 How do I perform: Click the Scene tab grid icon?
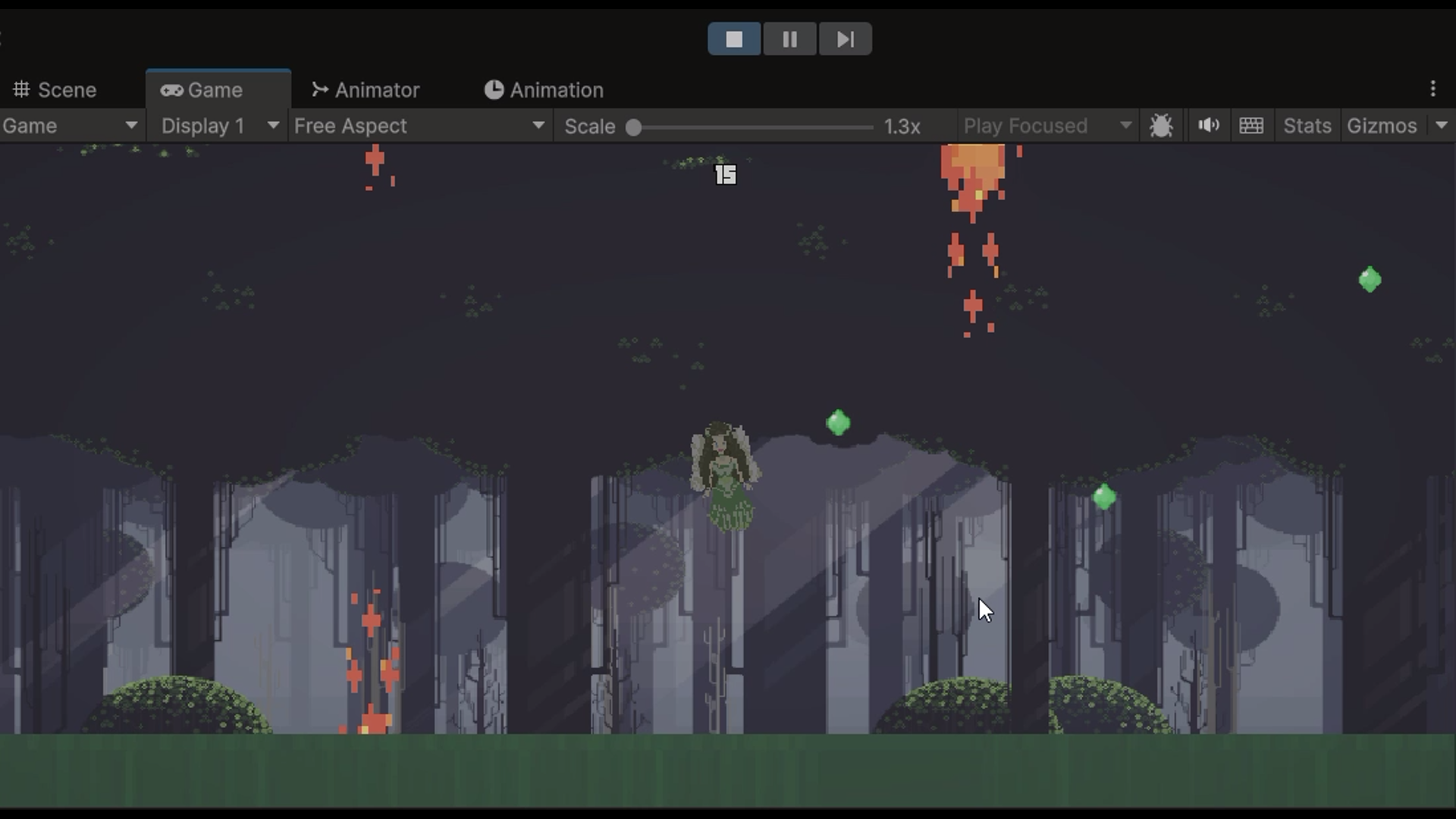pos(21,89)
